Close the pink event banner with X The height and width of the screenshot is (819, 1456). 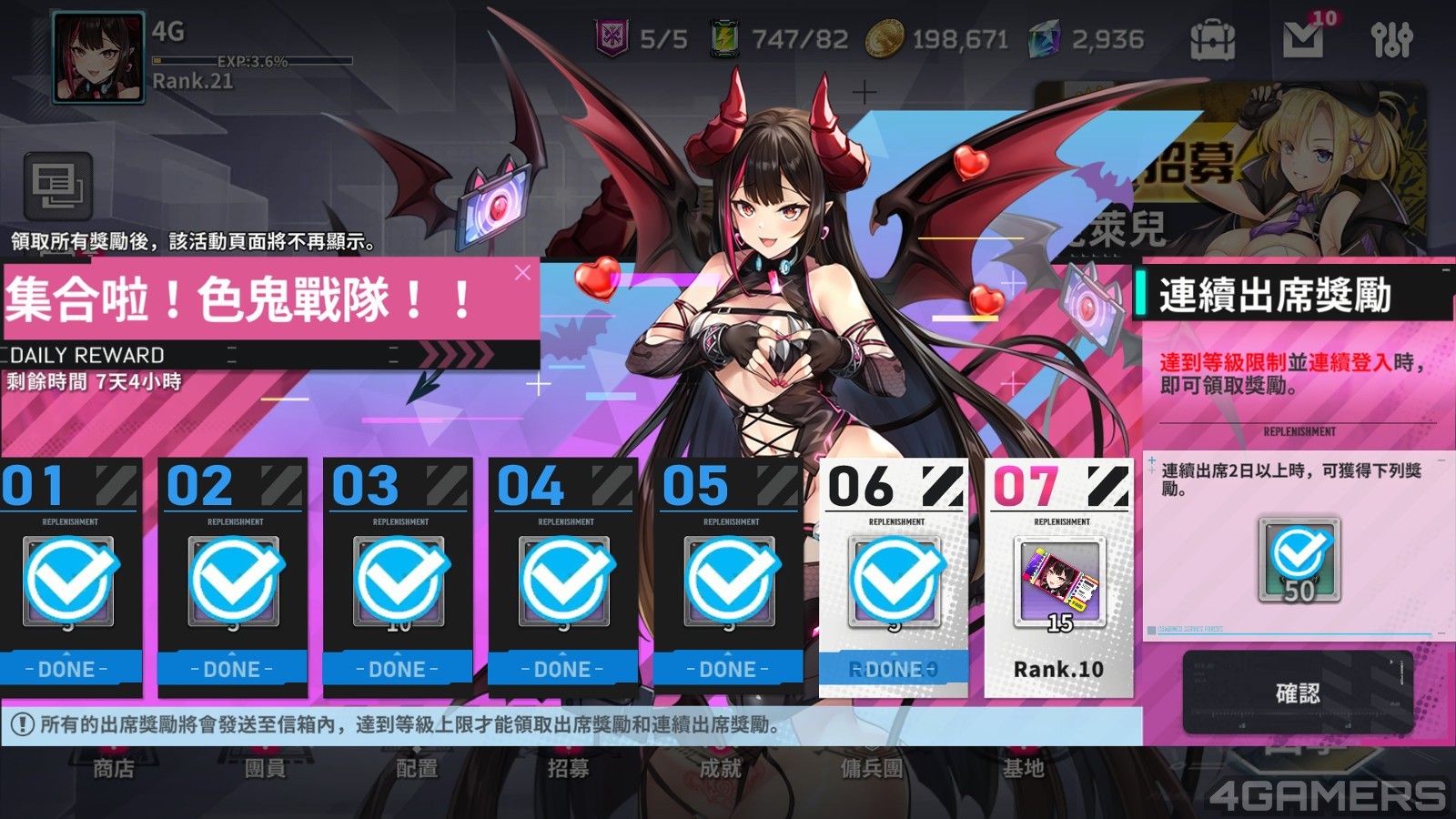[x=522, y=272]
